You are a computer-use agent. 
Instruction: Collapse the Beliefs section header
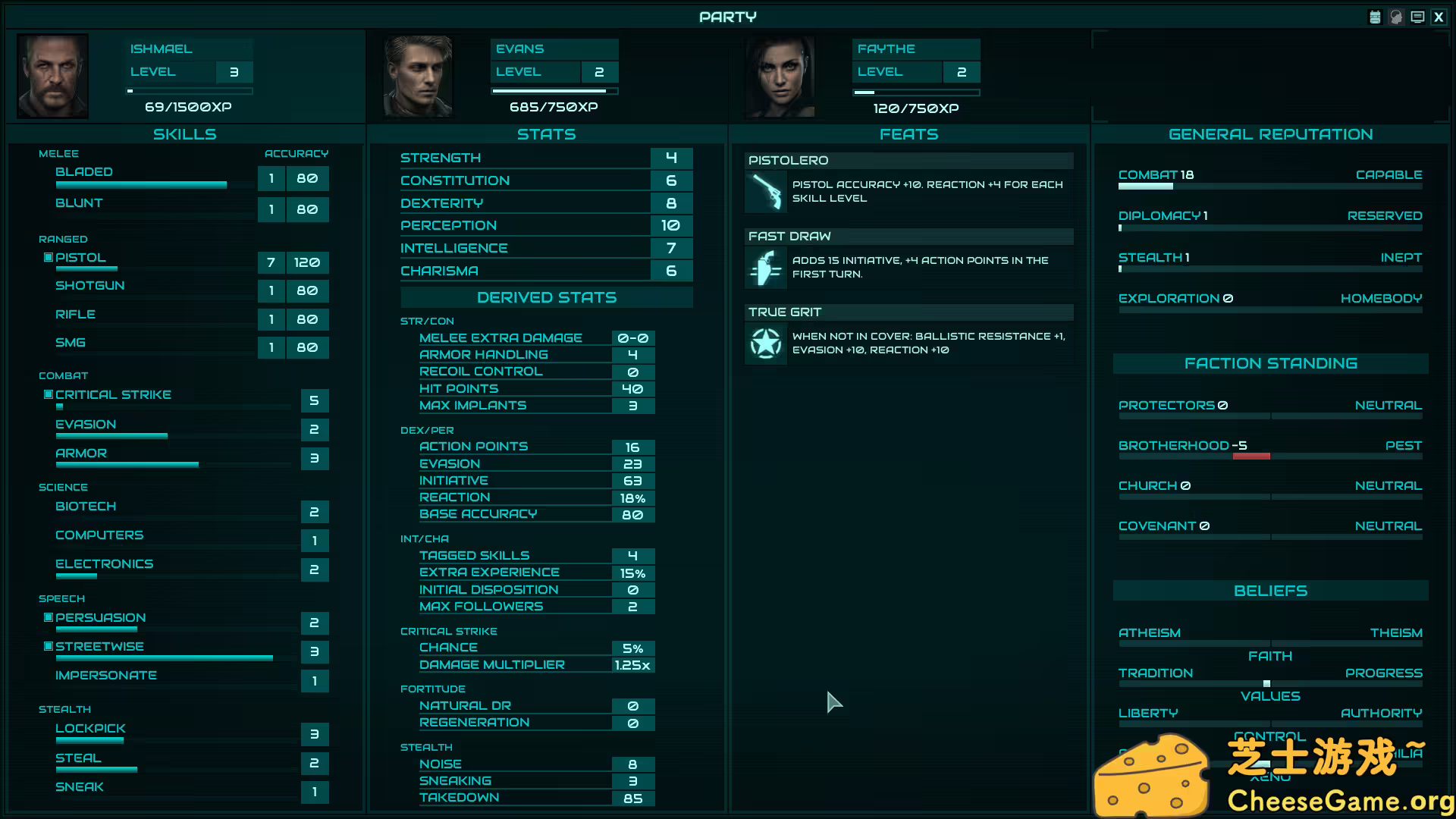click(1270, 591)
